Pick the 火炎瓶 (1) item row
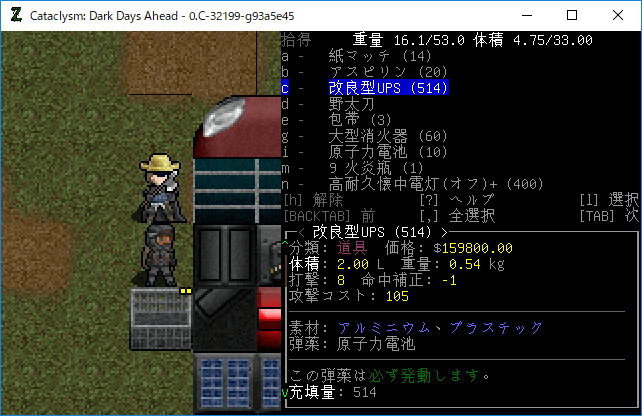This screenshot has width=642, height=416. pos(376,168)
